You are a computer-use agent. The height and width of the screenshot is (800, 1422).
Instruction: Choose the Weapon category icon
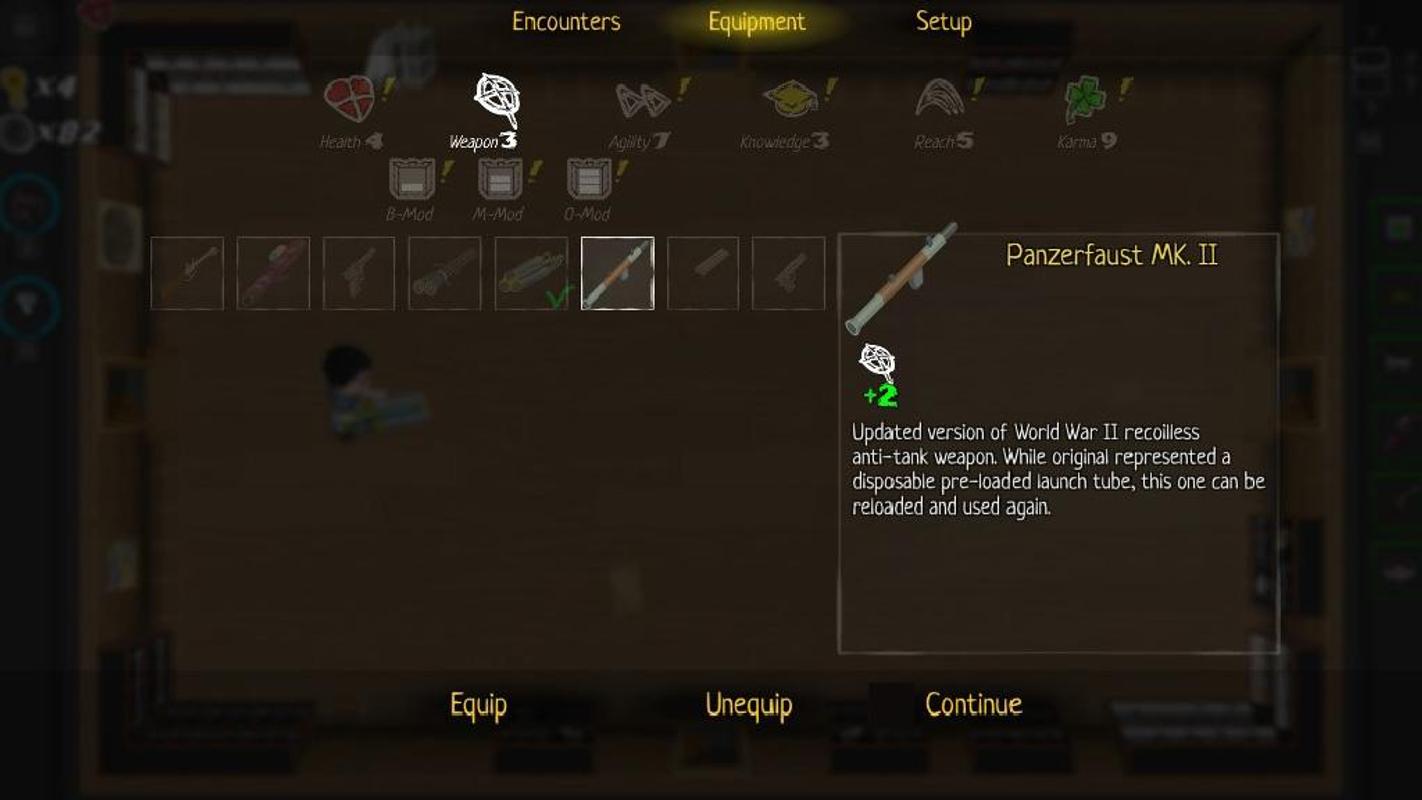496,101
